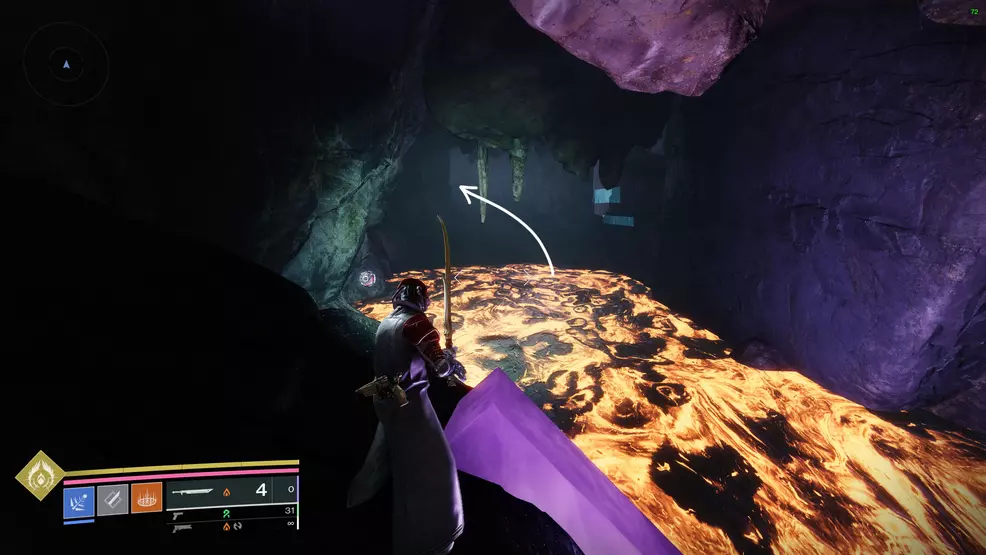Select the grey melee ability icon
The image size is (986, 555).
click(112, 498)
